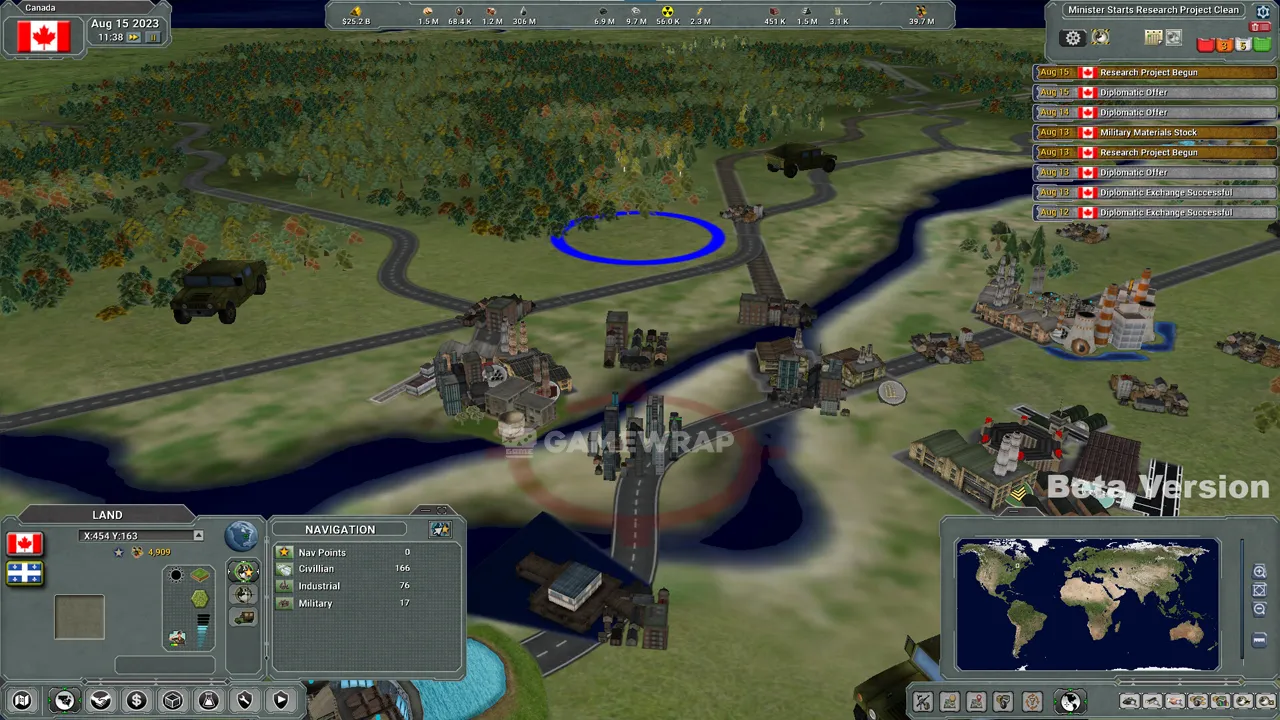Select the truck unit filter button
The width and height of the screenshot is (1280, 720).
244,617
